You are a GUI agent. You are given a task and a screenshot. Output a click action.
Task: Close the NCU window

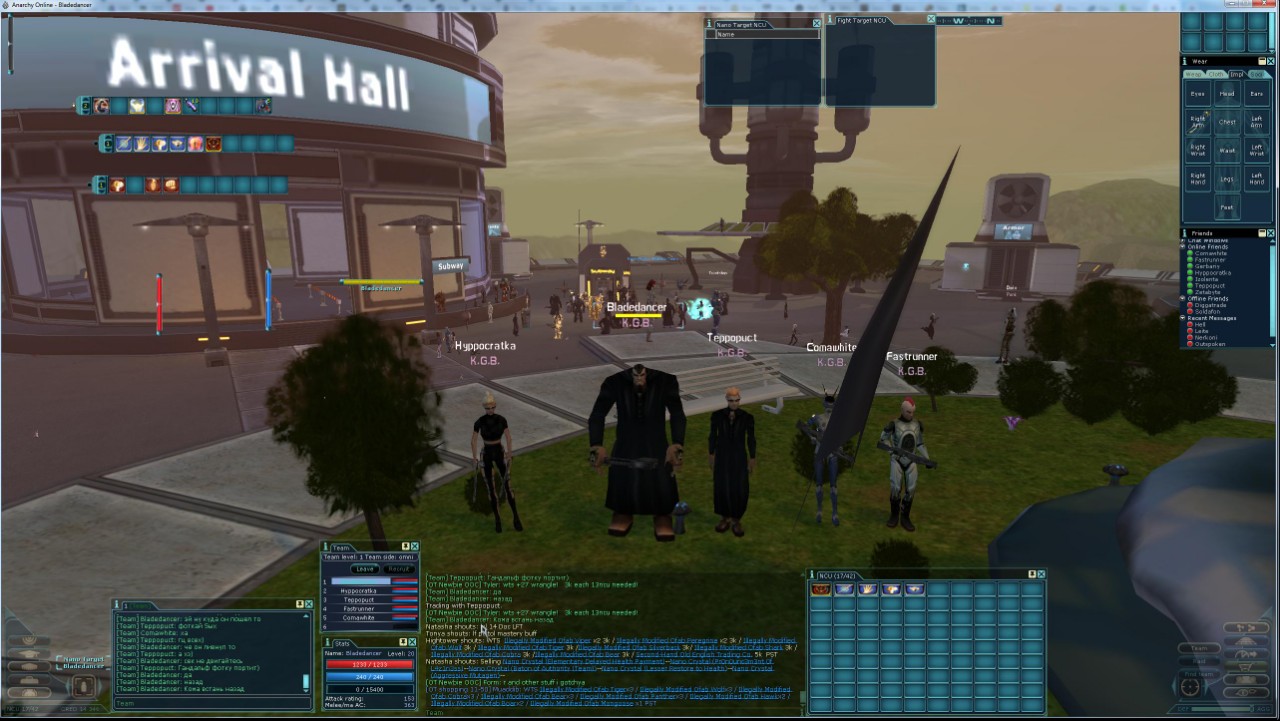[x=1041, y=575]
